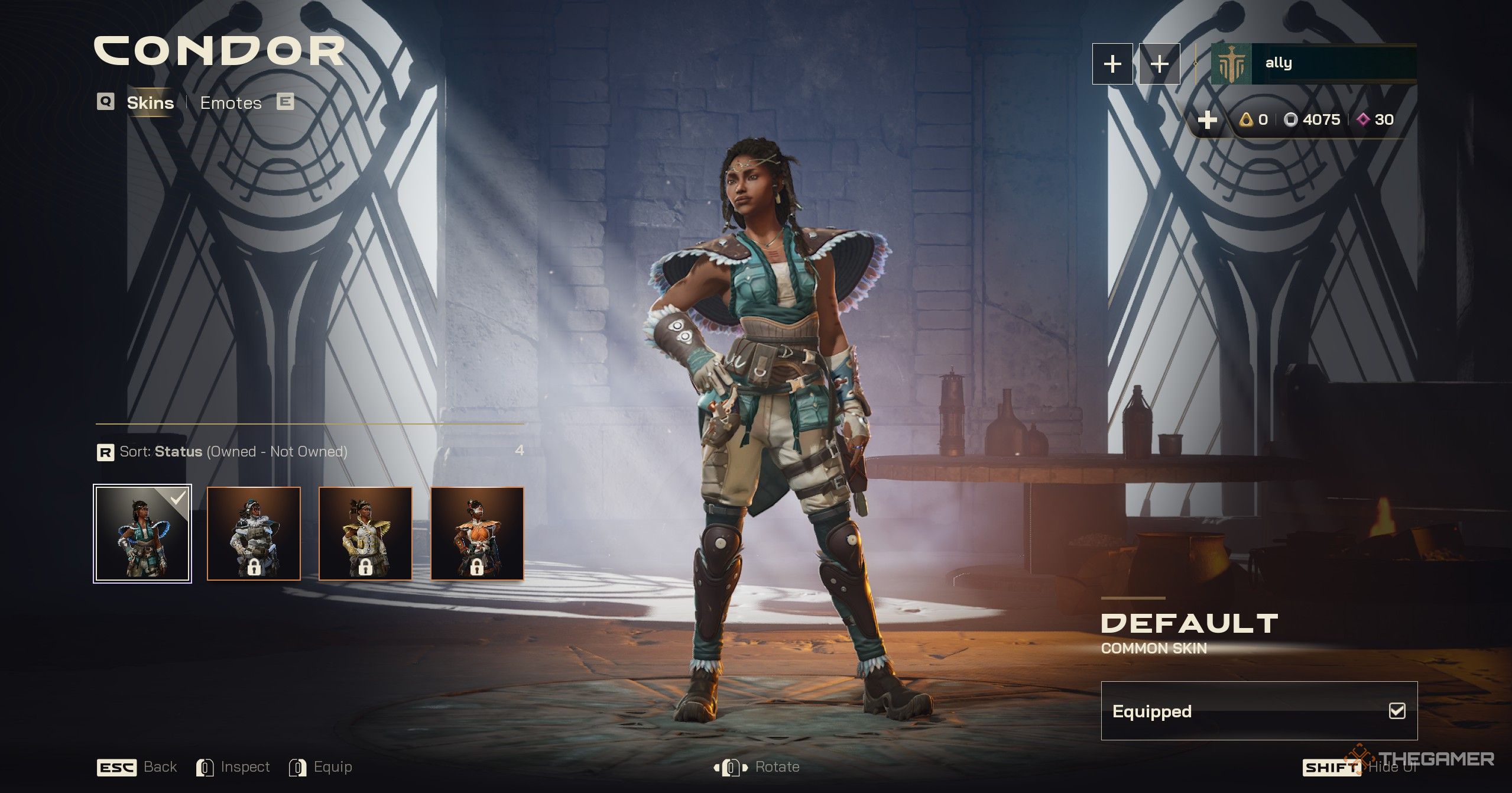Click the Equip option in the footer
Viewport: 1512px width, 793px height.
(x=321, y=767)
